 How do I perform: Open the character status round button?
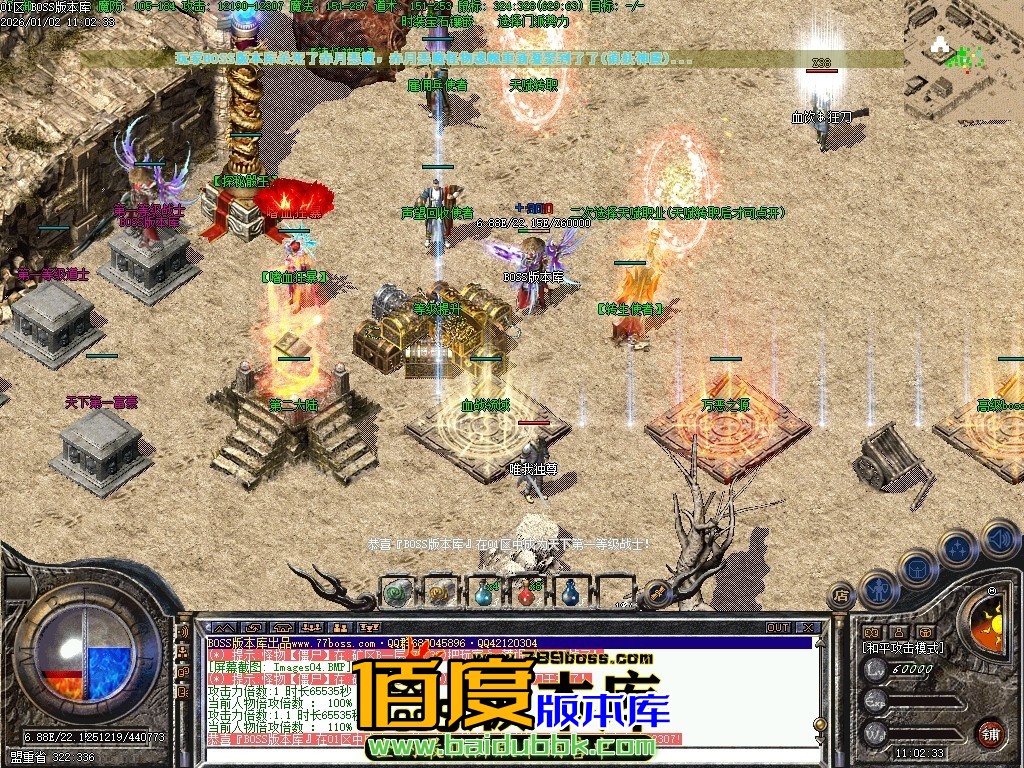(x=880, y=588)
